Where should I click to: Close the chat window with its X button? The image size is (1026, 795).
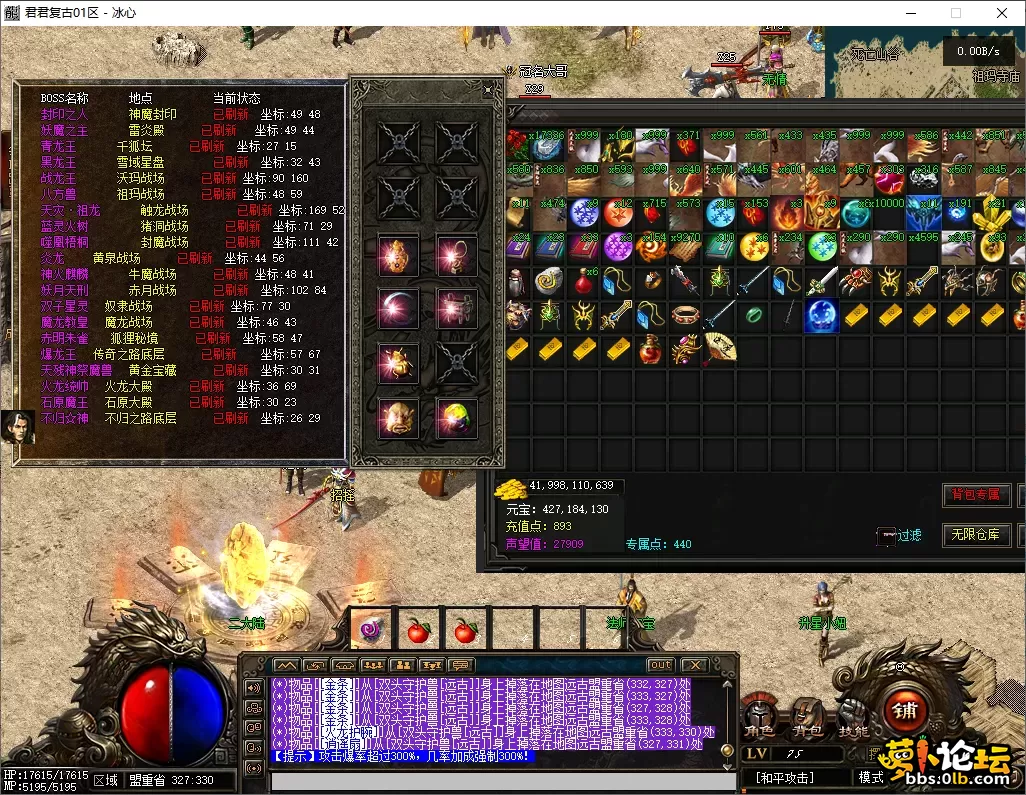pos(693,665)
